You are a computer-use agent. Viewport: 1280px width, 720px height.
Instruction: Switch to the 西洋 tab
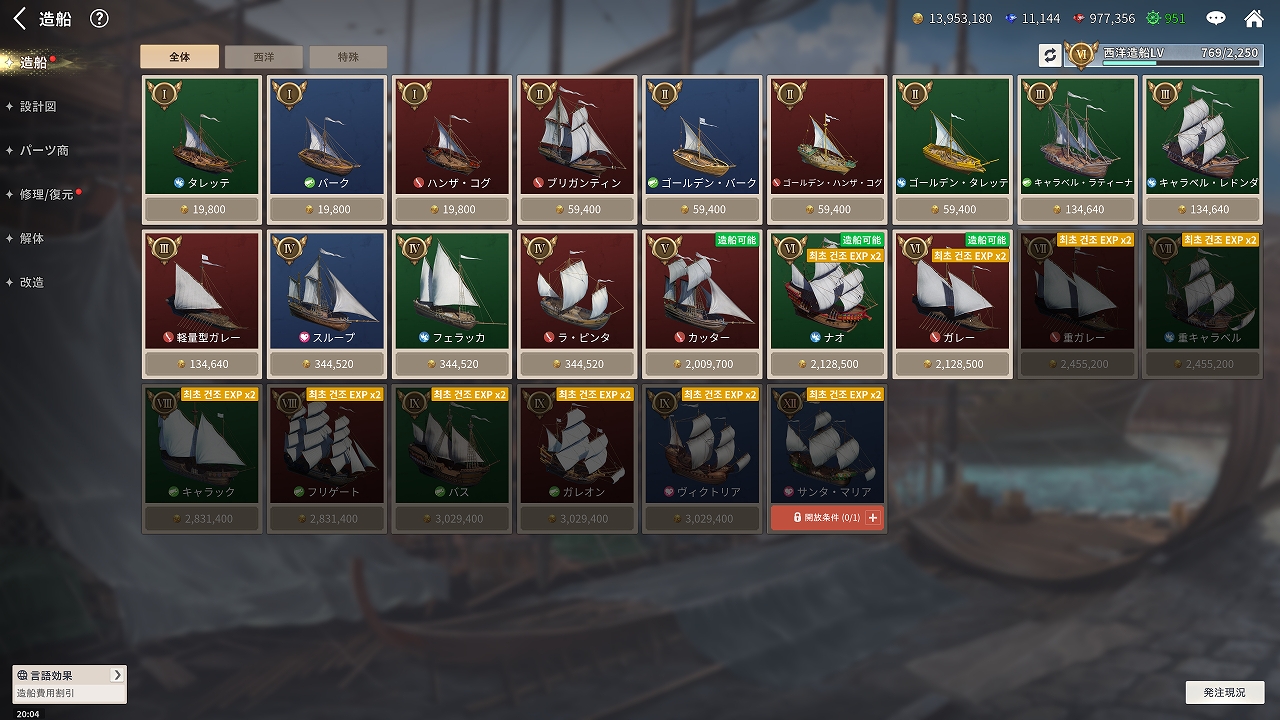point(263,57)
